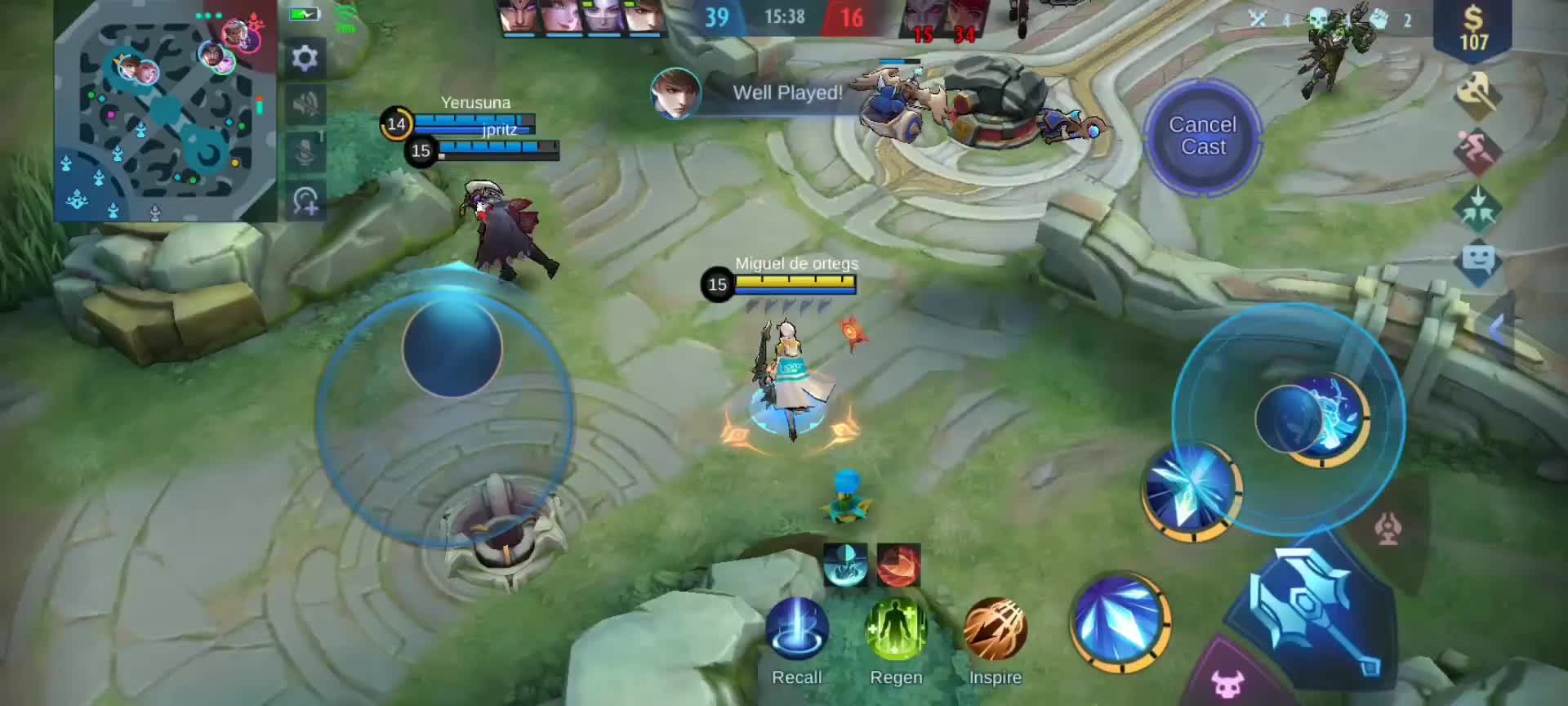
Task: Click the Cancel Cast button
Action: click(x=1202, y=136)
